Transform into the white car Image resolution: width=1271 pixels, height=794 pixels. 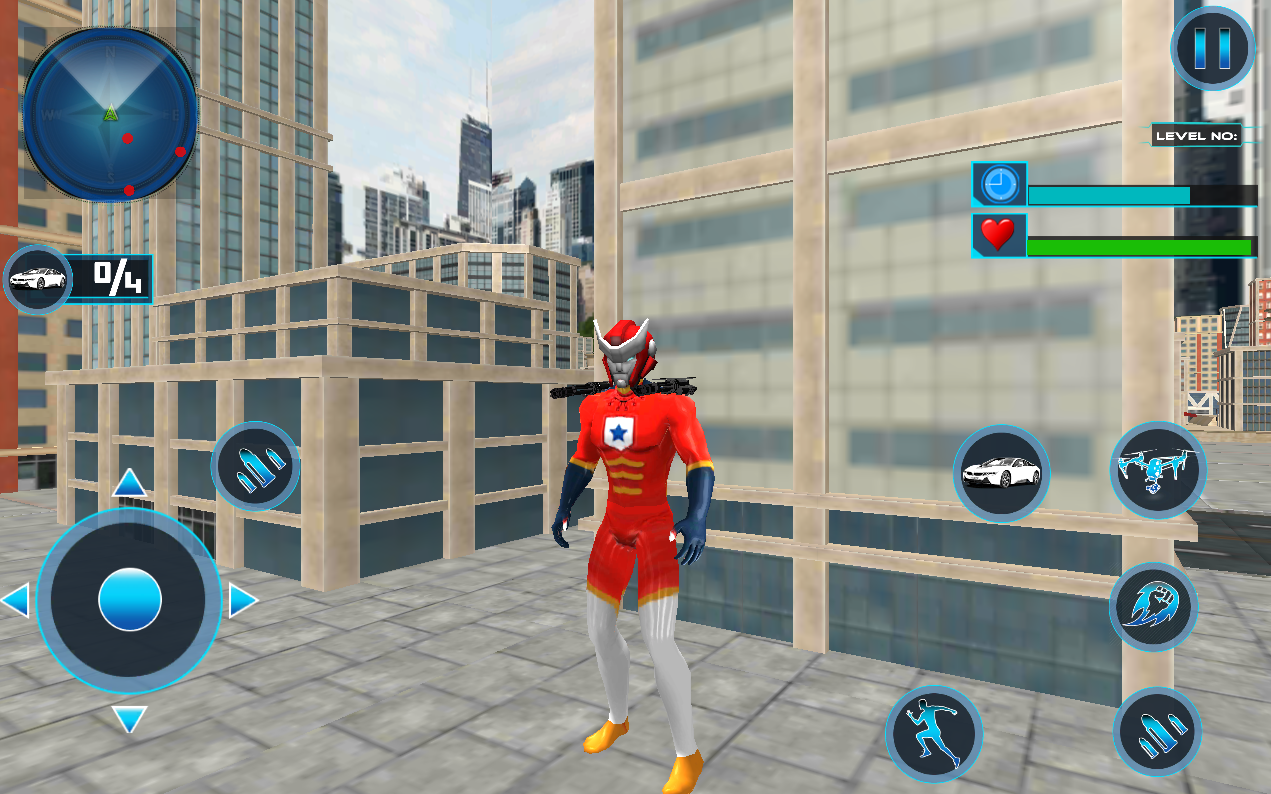(x=1000, y=473)
